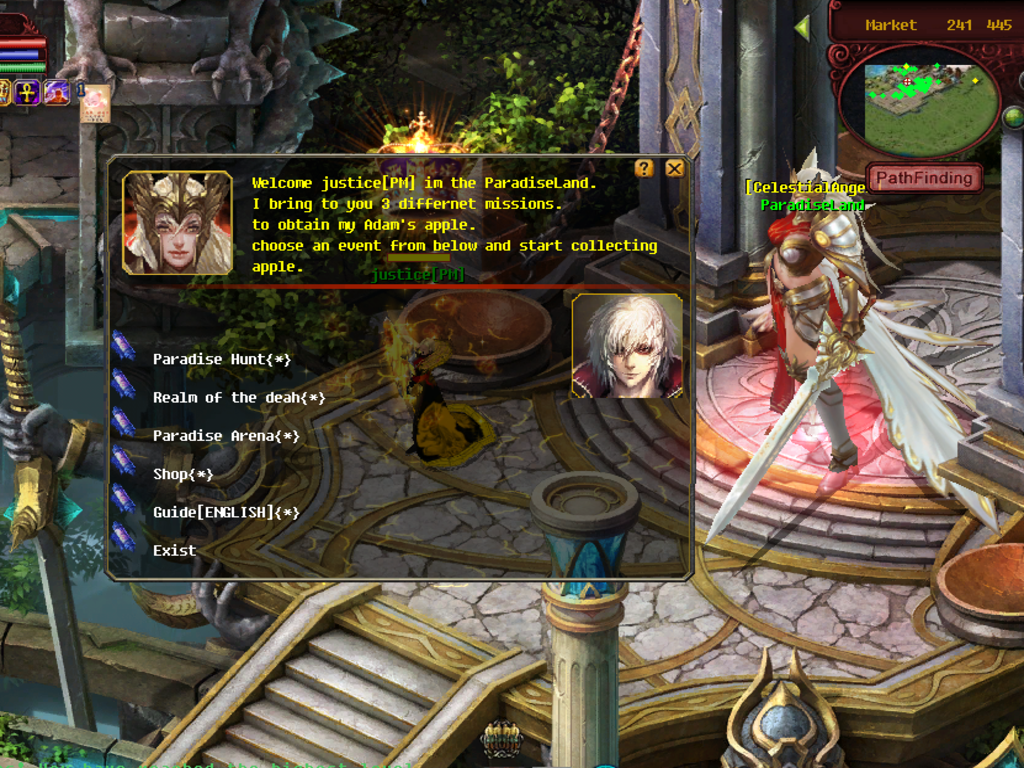The height and width of the screenshot is (768, 1024).
Task: Collapse the minimap with the green arrow
Action: [x=802, y=28]
